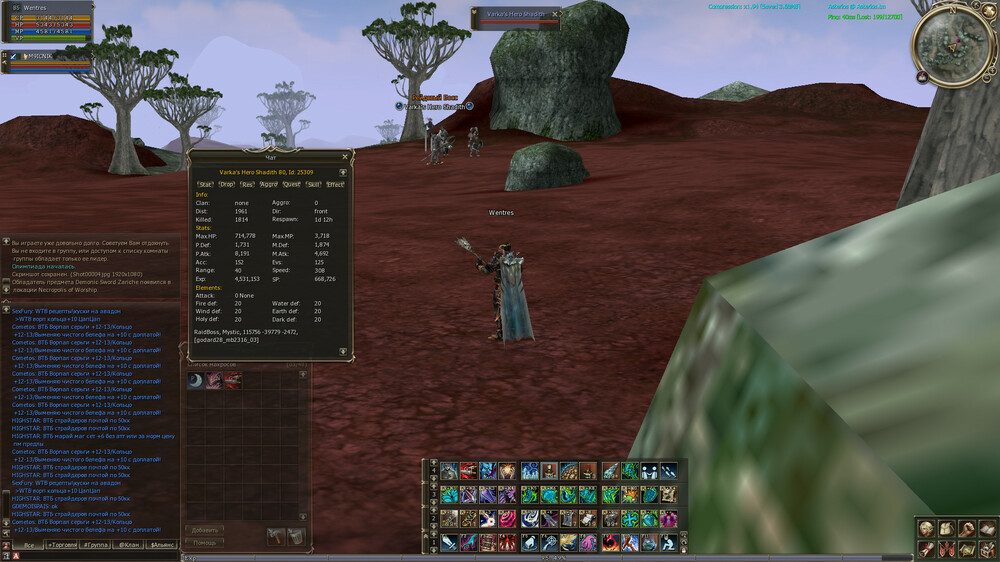Switch chat to the @Клан tab
Viewport: 1000px width, 562px height.
coord(130,545)
